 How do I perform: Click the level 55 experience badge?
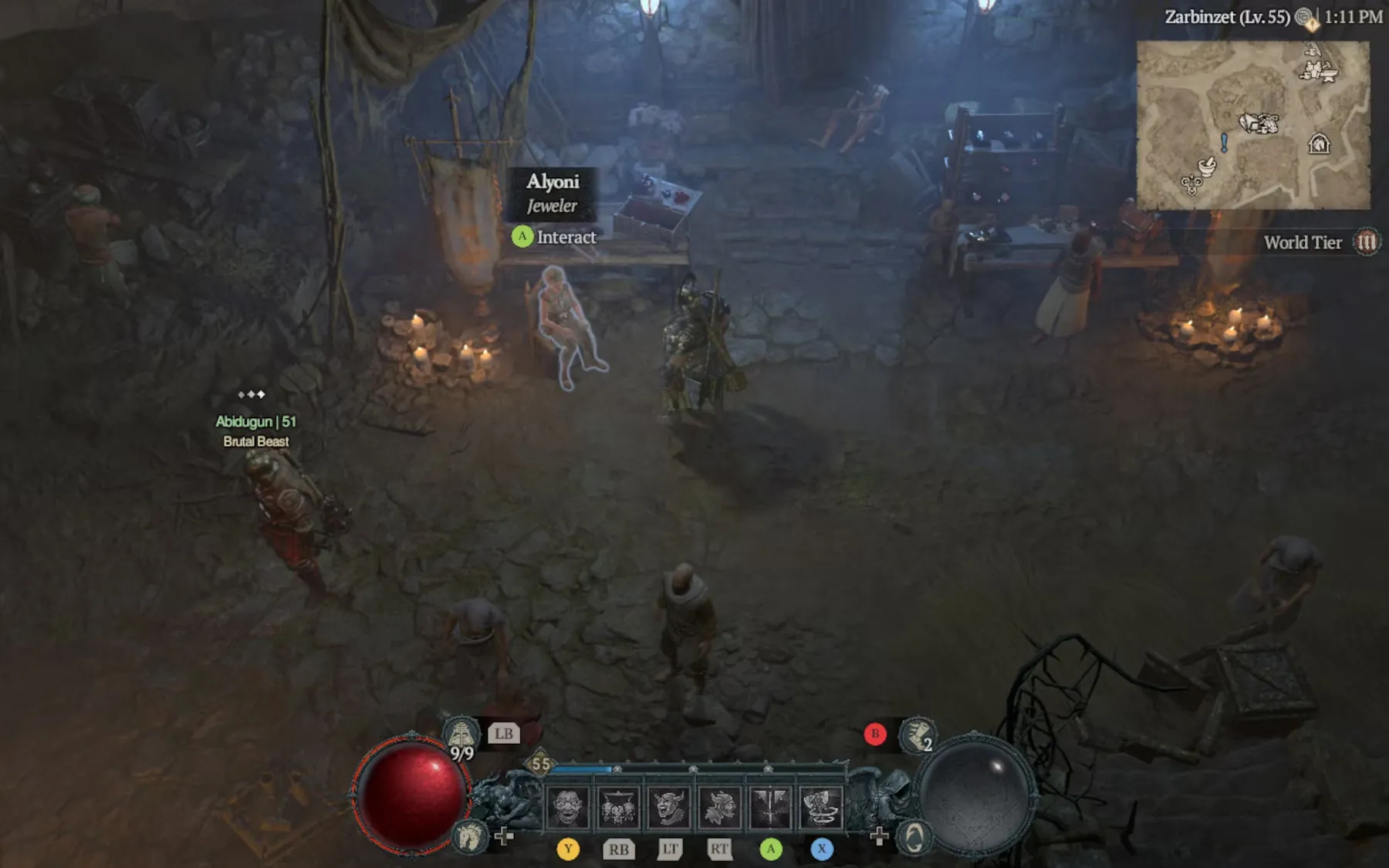[541, 765]
